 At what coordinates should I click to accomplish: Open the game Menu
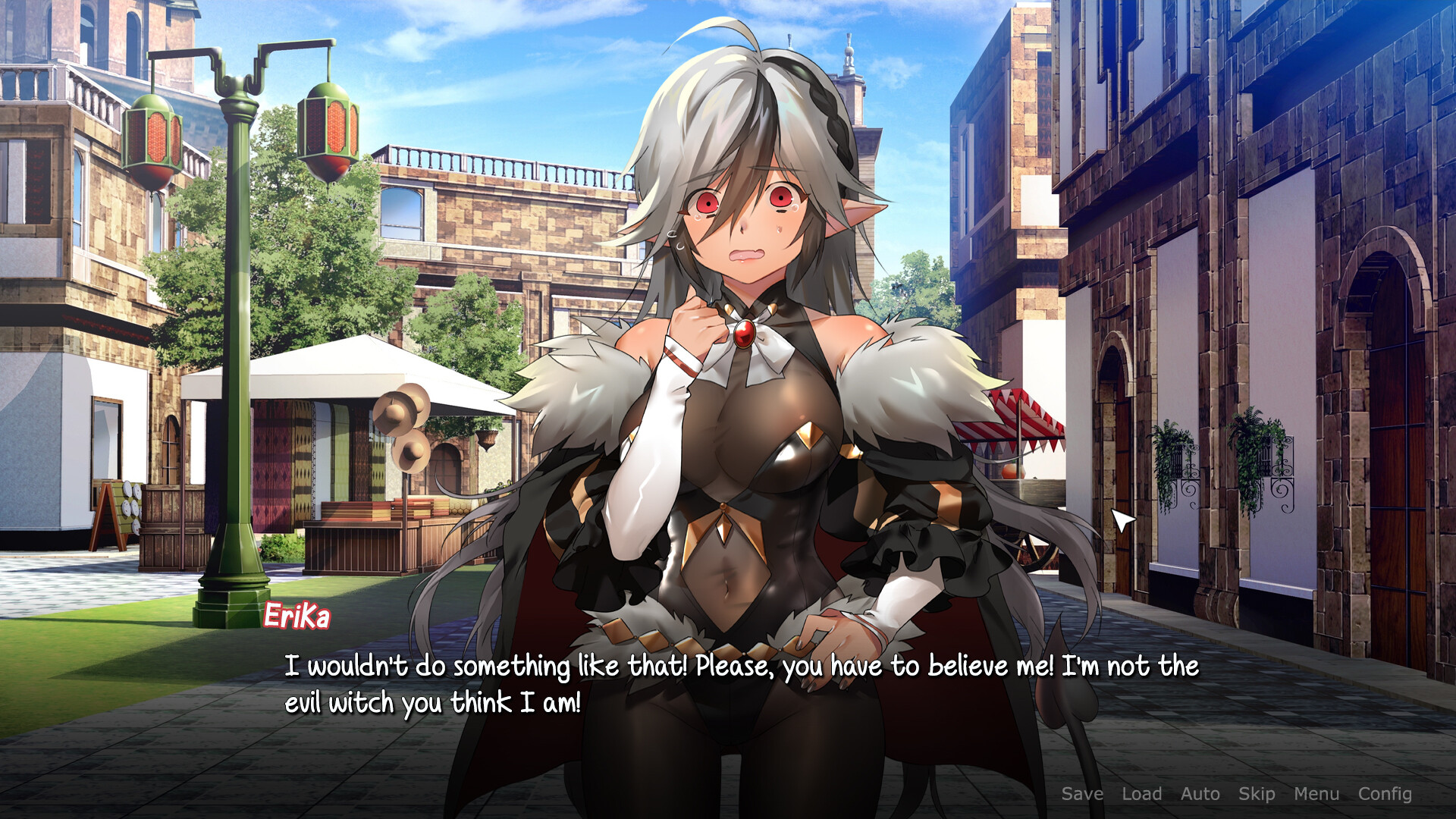[1316, 794]
